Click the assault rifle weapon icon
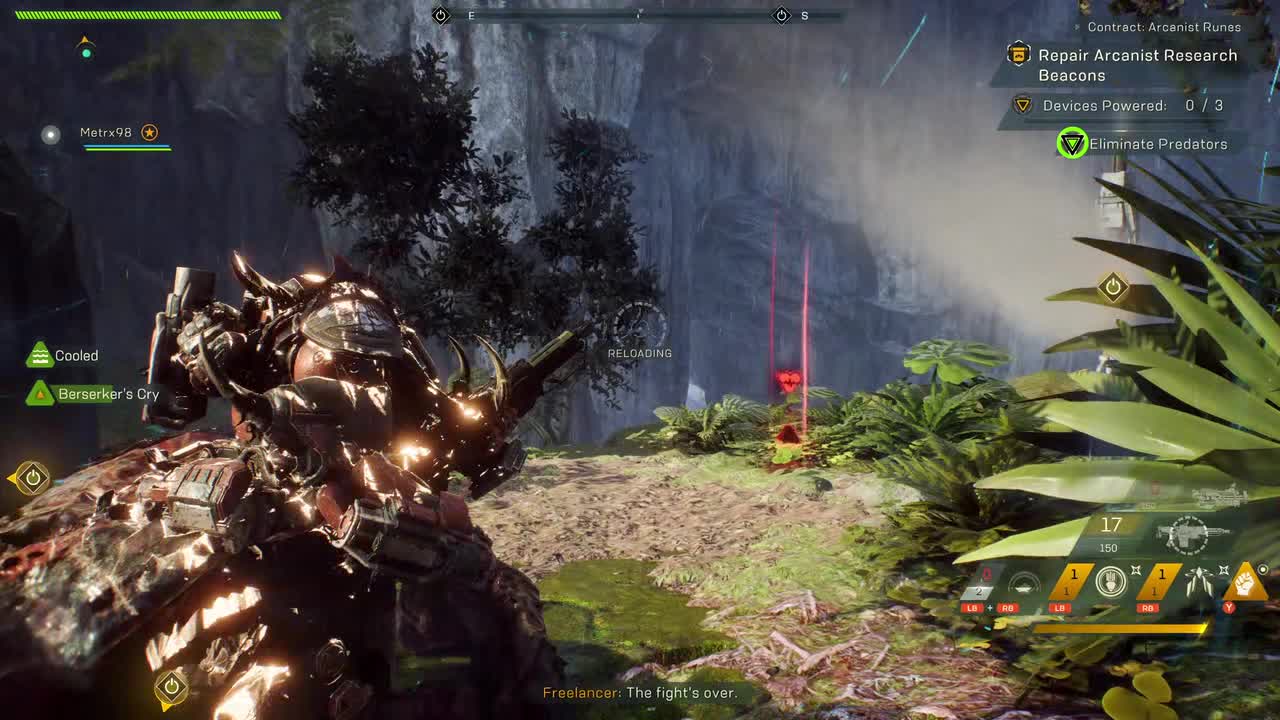 1190,534
